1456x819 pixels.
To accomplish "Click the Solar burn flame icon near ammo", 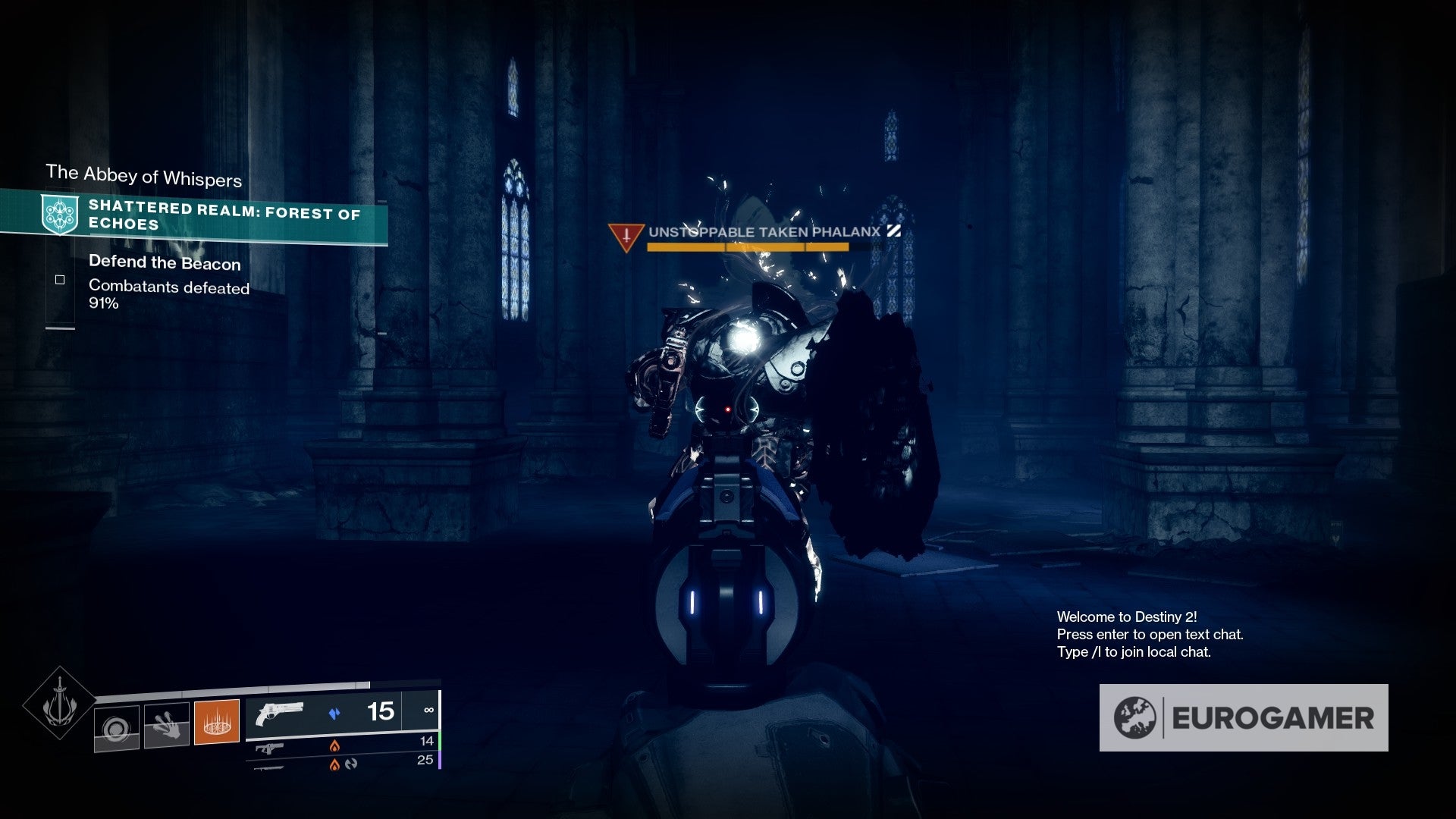I will coord(334,744).
